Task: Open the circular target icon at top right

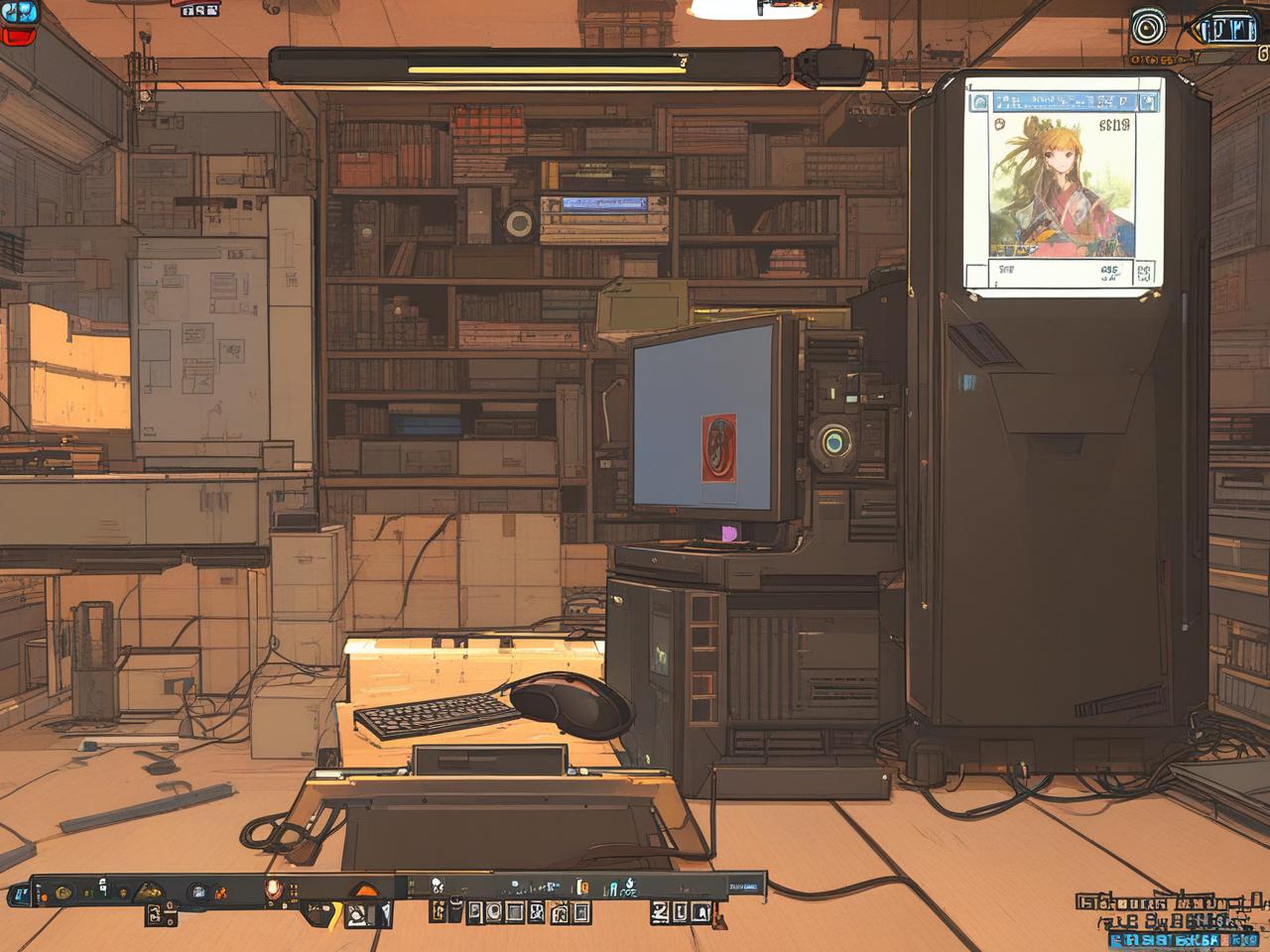Action: point(1149,27)
